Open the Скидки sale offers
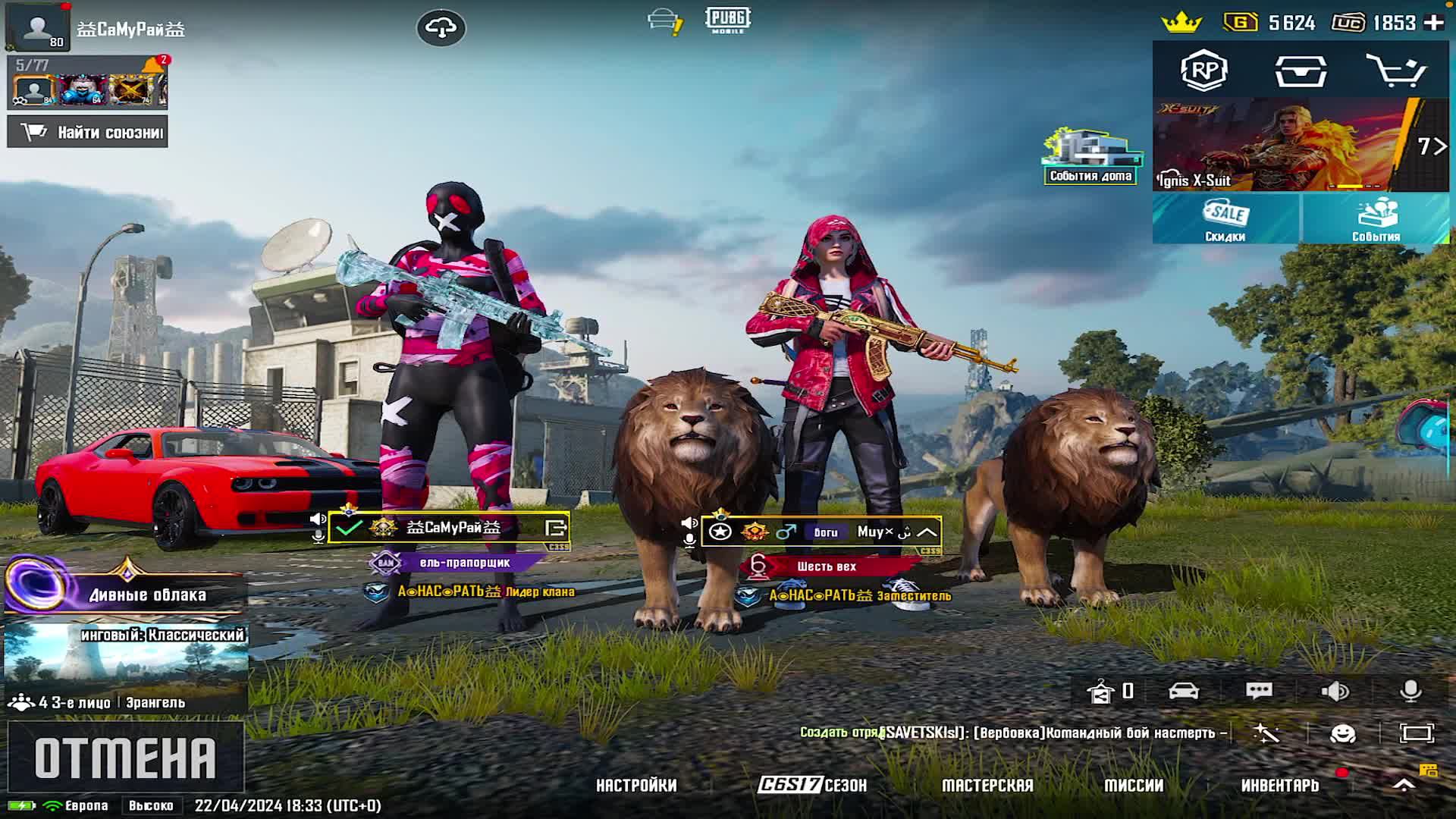This screenshot has height=819, width=1456. 1225,219
